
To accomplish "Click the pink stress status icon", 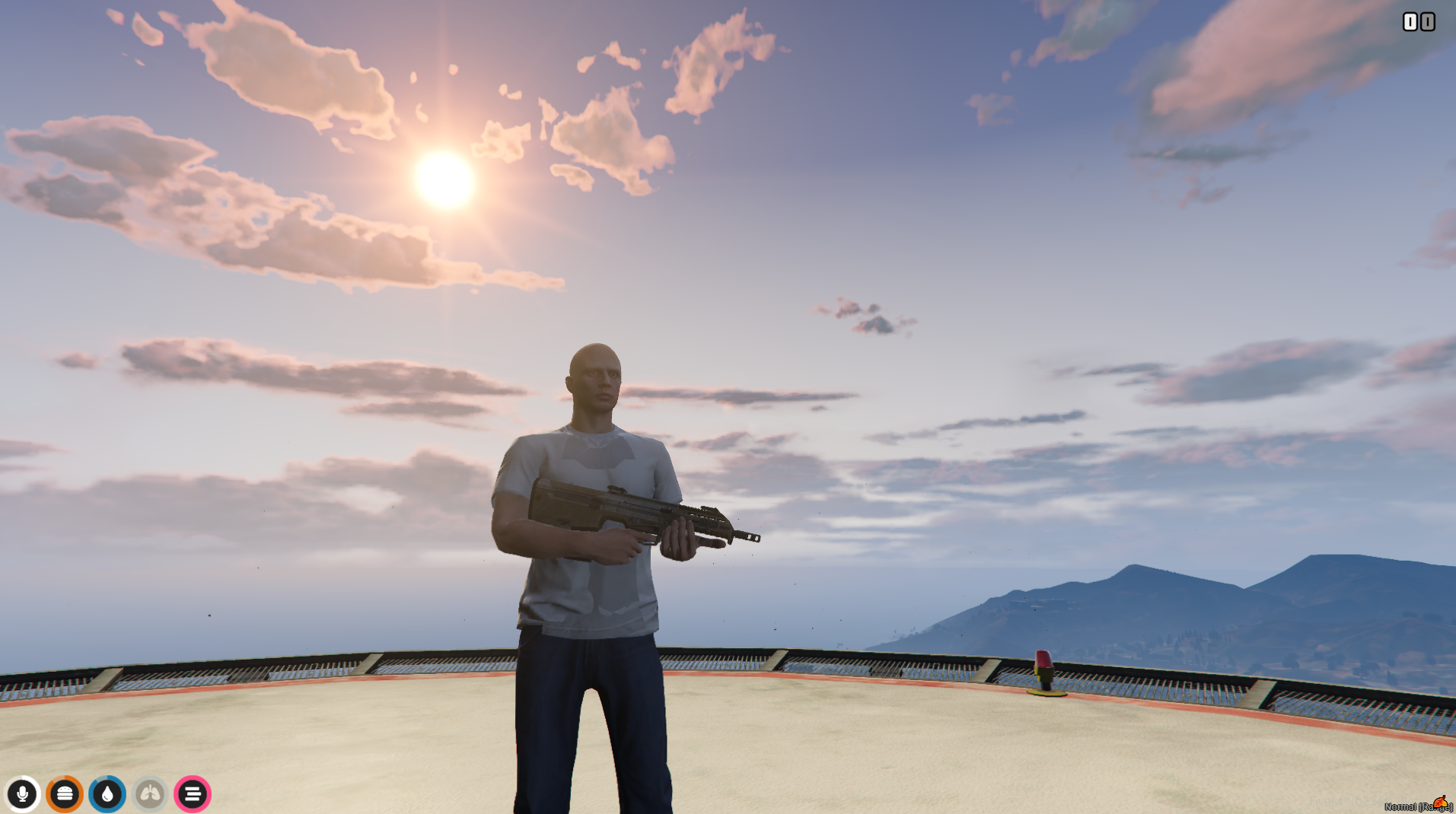I will click(x=193, y=794).
